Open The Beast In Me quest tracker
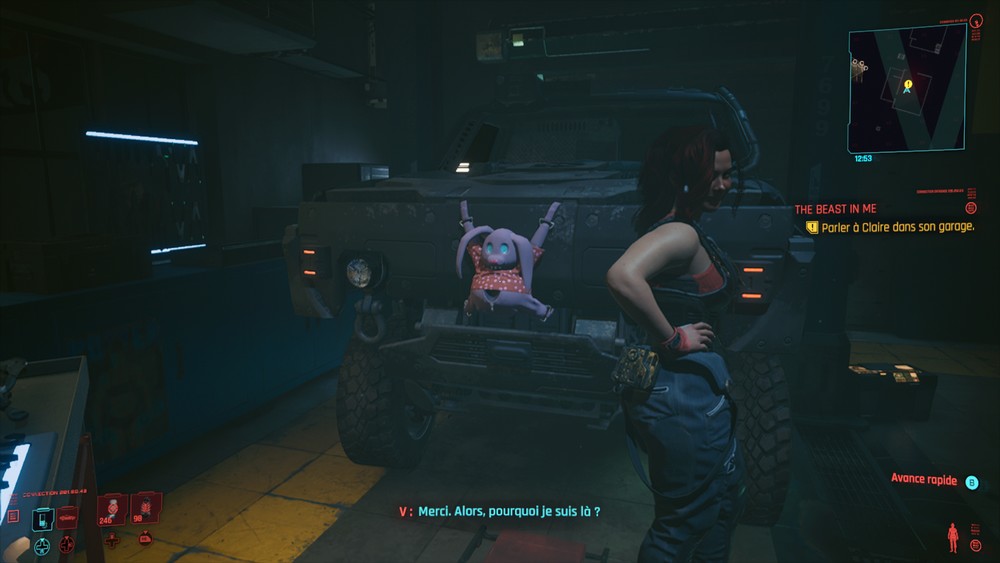This screenshot has height=563, width=1000. (835, 209)
